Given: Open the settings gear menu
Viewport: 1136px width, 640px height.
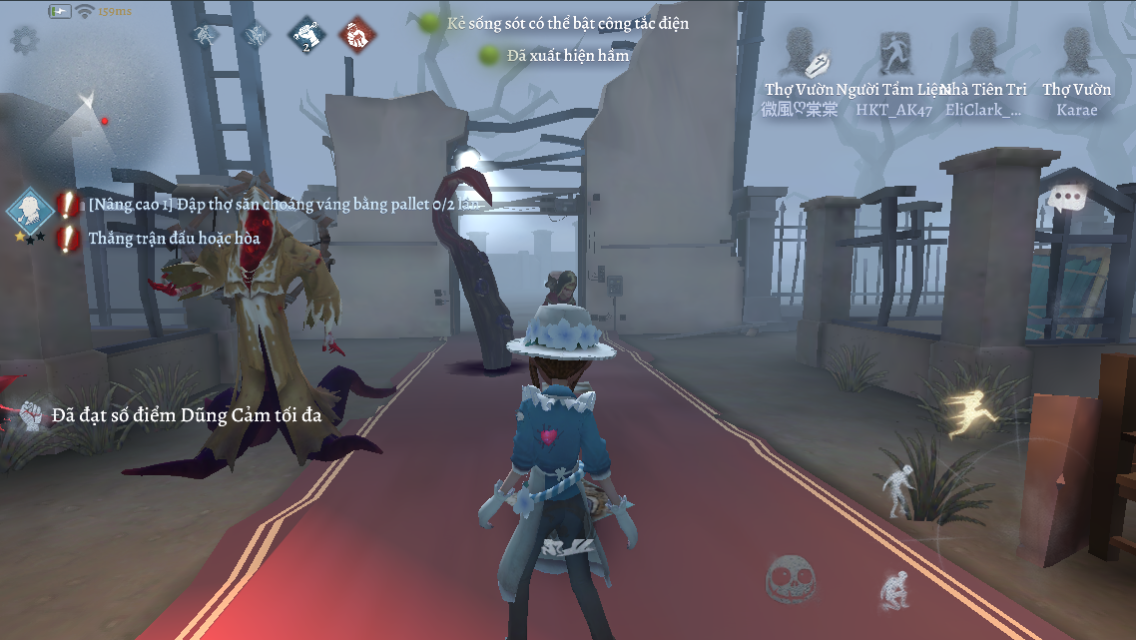Looking at the screenshot, I should (24, 40).
